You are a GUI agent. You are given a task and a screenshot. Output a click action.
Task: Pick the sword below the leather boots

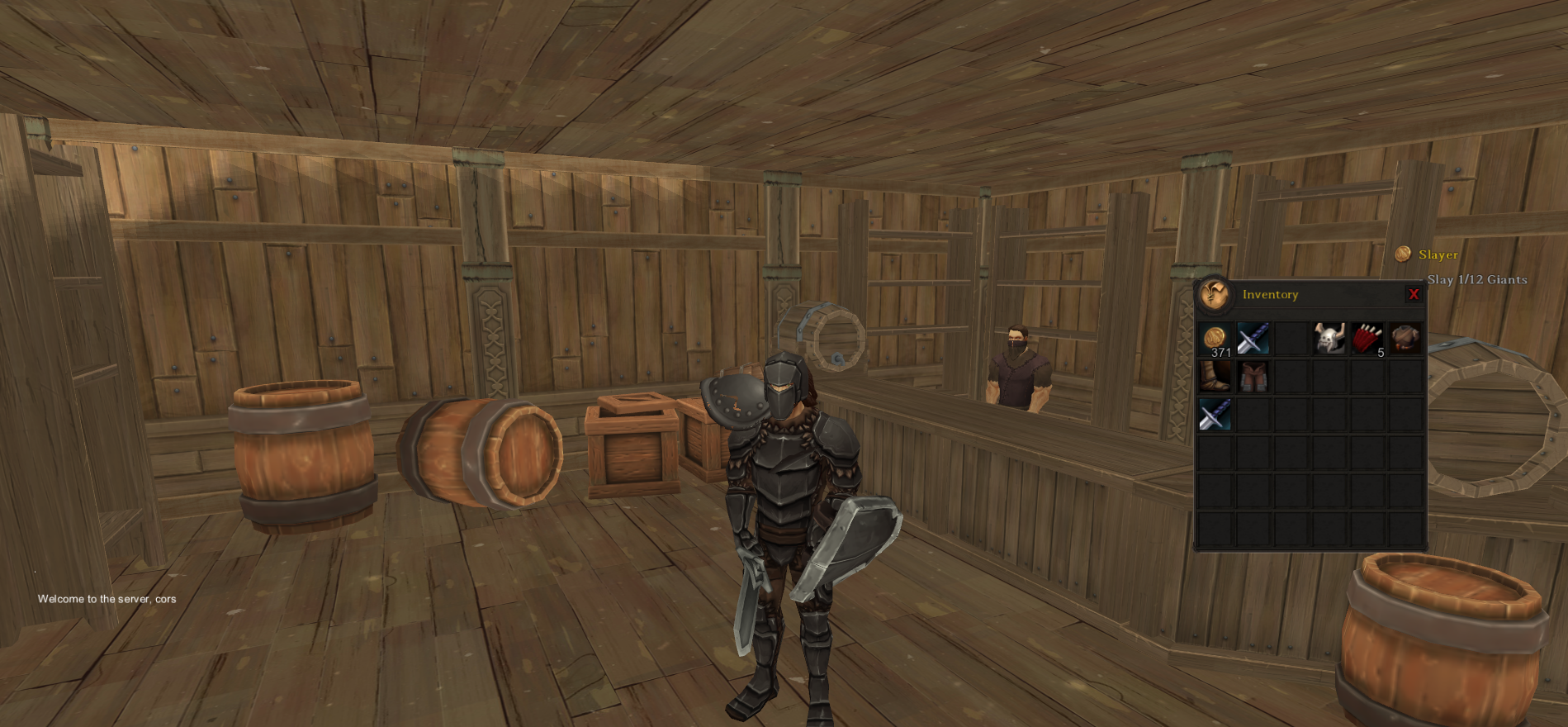tap(1215, 415)
